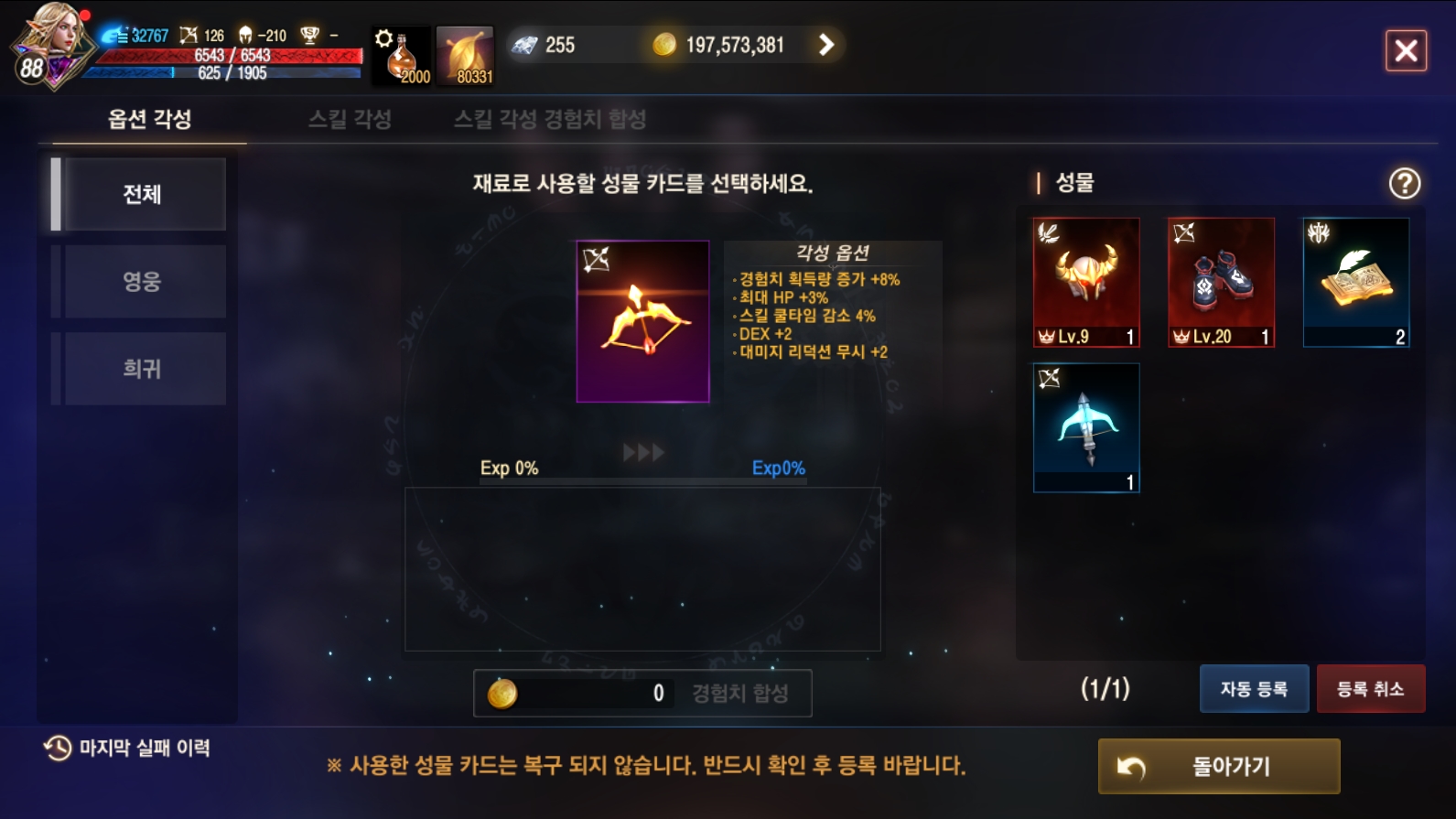The height and width of the screenshot is (819, 1456).
Task: Select the Lv.9 helmet relic card
Action: pos(1085,282)
